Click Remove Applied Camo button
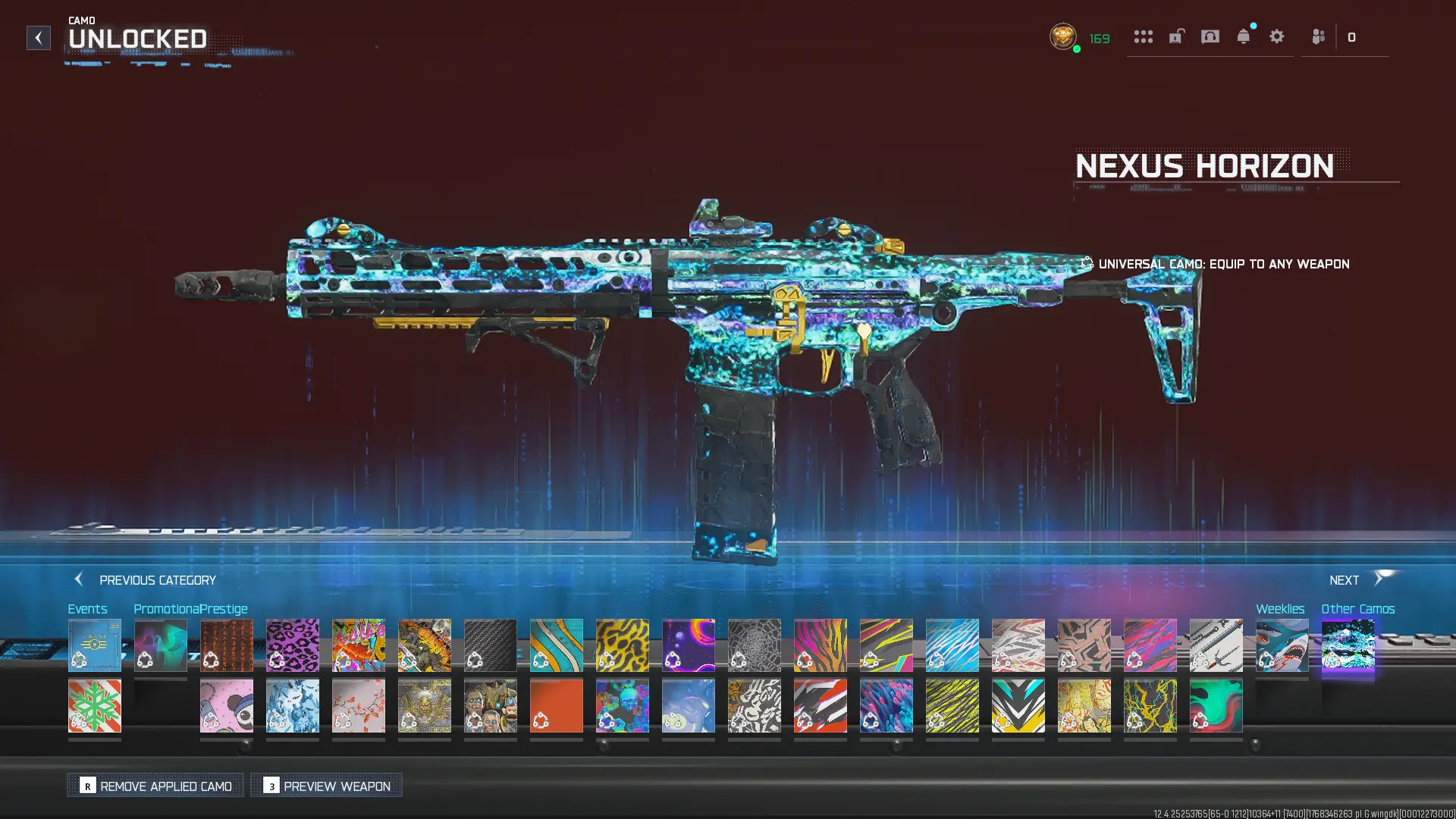 tap(155, 786)
